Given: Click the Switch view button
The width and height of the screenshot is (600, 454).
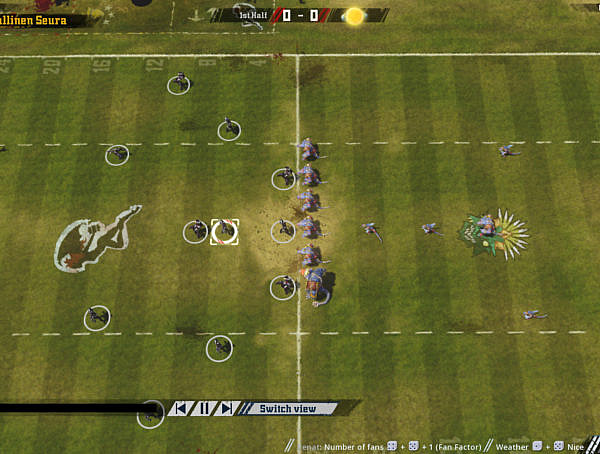Looking at the screenshot, I should 288,408.
